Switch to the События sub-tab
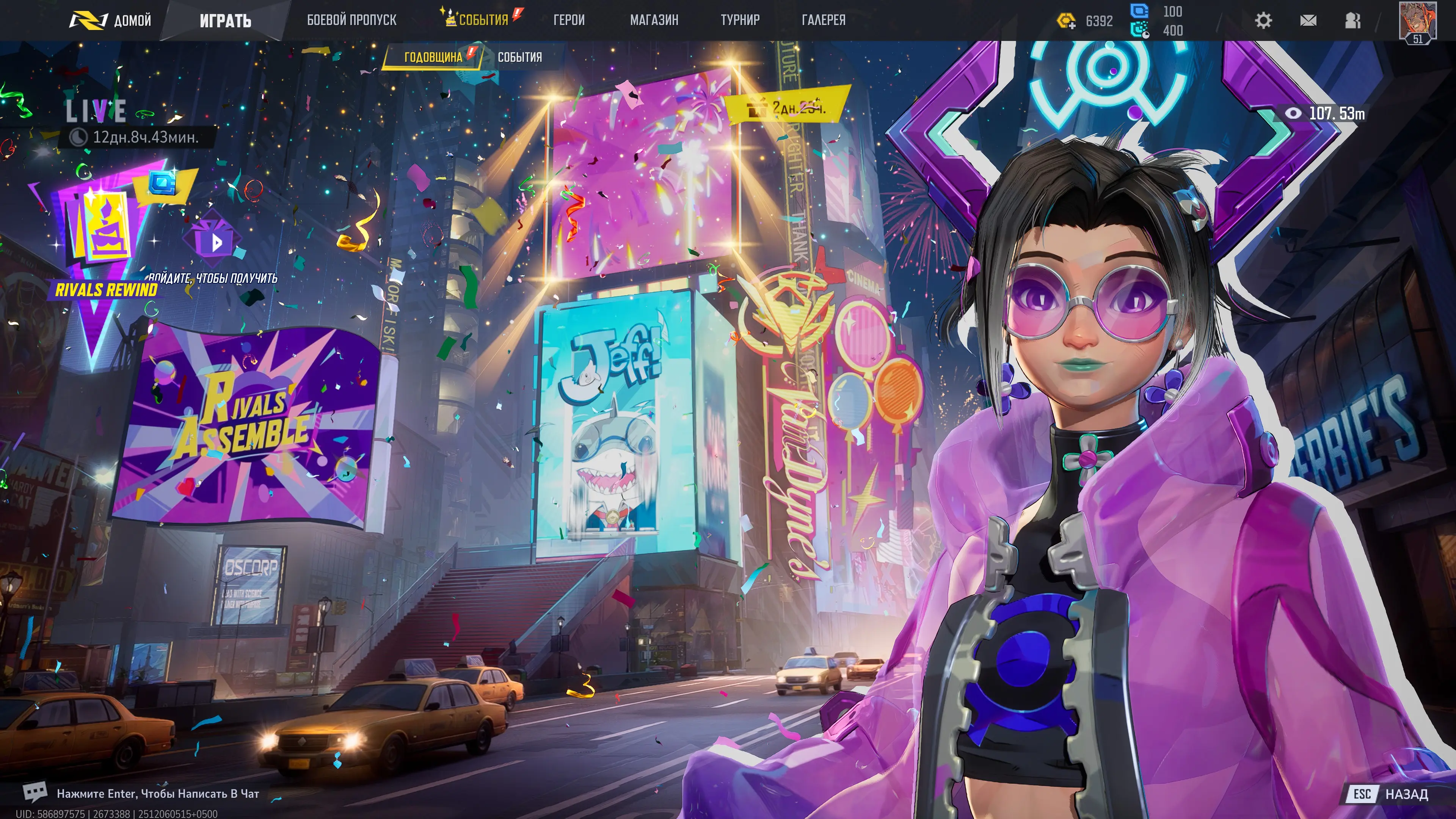Viewport: 1456px width, 819px height. click(x=519, y=57)
